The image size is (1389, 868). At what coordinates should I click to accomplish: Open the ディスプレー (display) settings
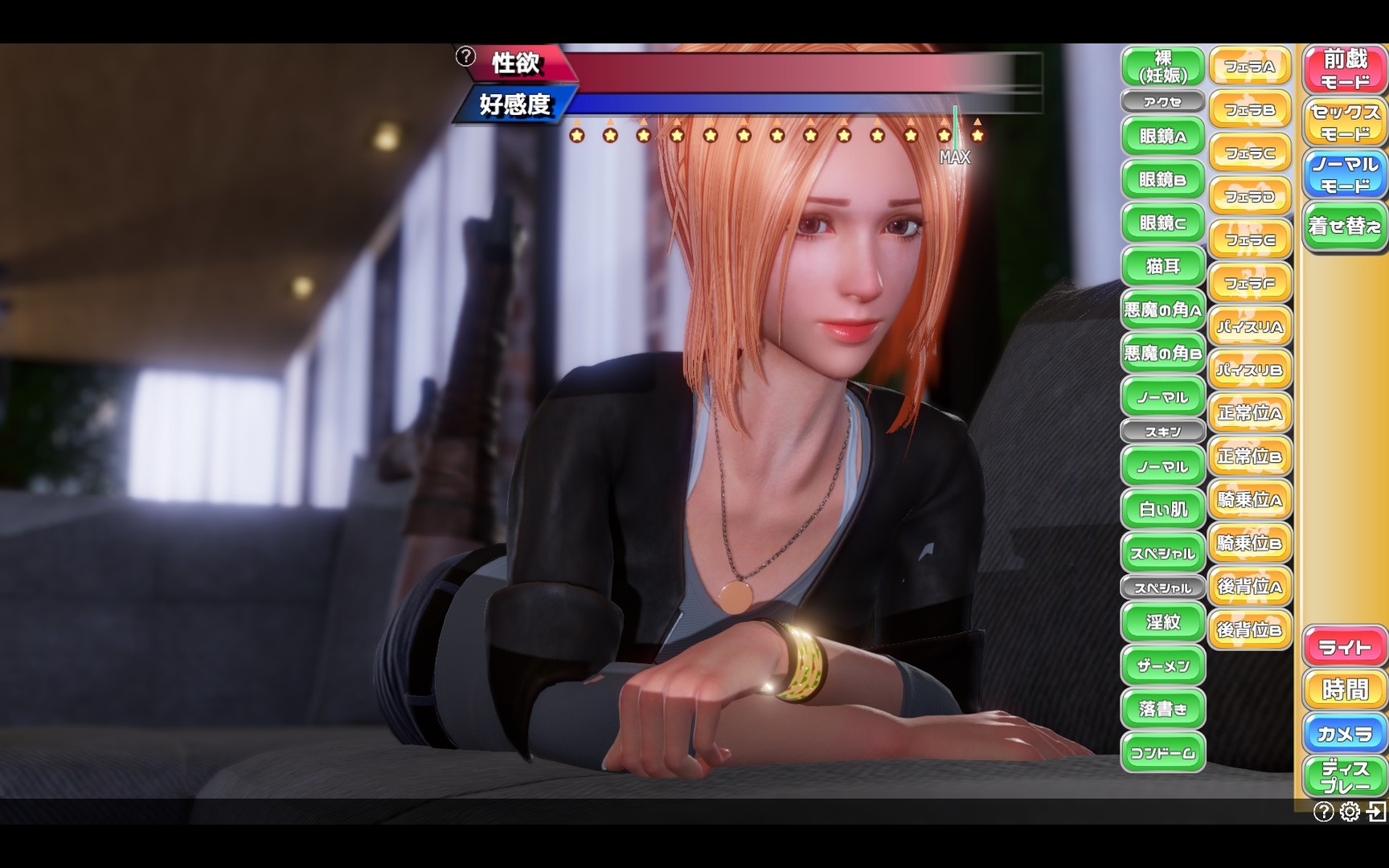click(x=1345, y=775)
